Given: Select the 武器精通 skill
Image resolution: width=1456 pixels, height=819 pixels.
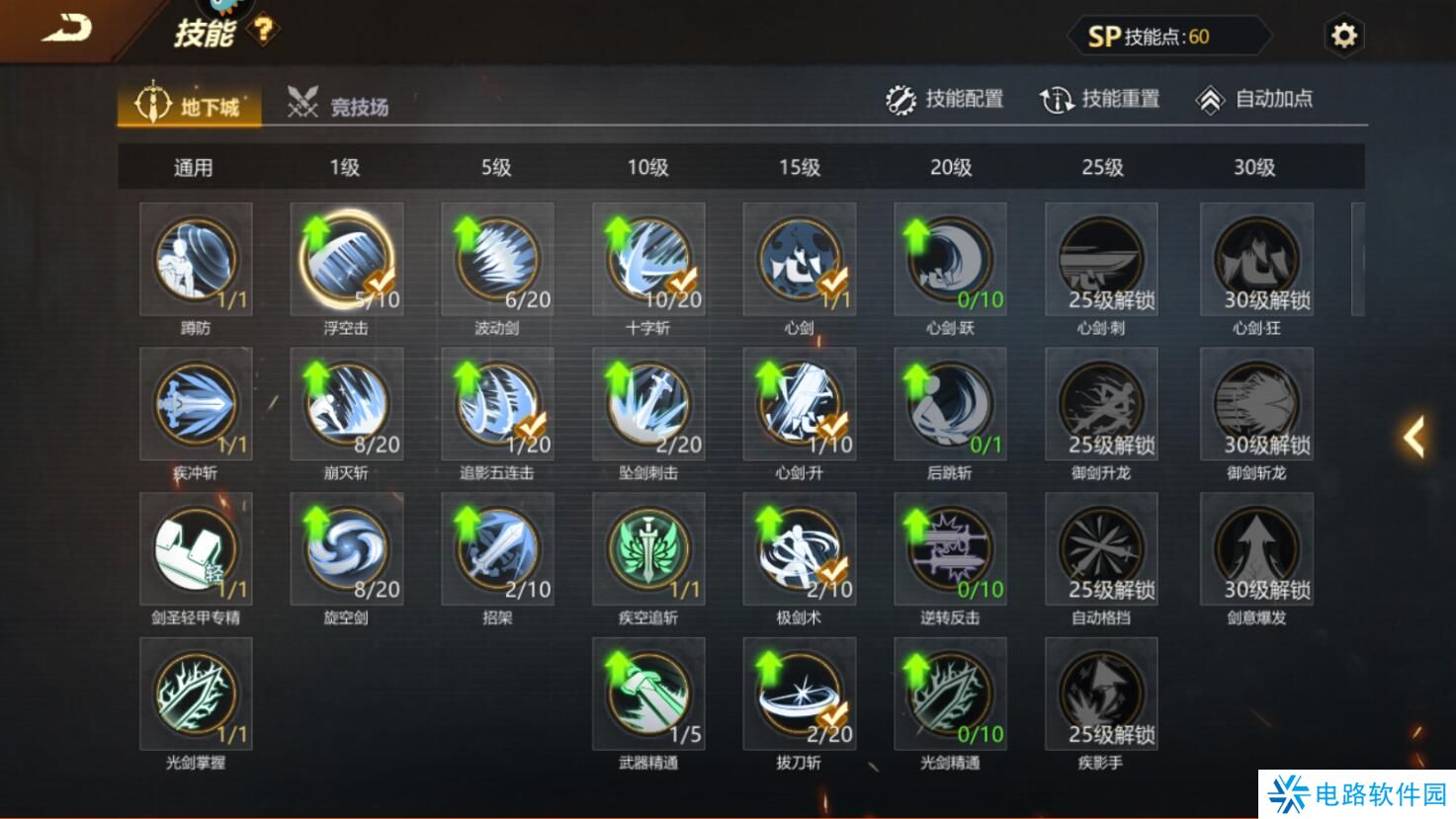Looking at the screenshot, I should coord(648,694).
